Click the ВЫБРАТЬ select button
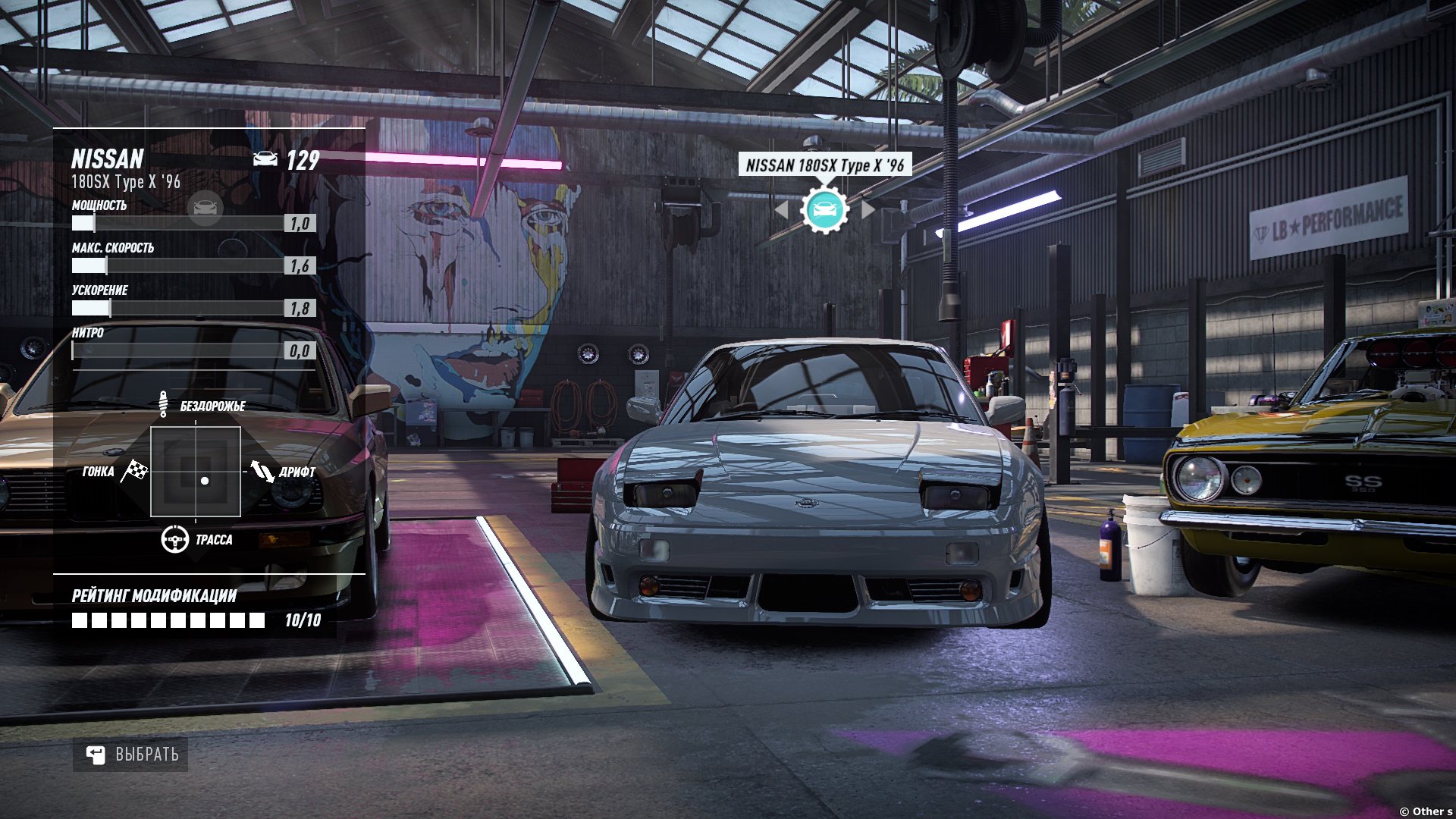1456x819 pixels. tap(130, 755)
